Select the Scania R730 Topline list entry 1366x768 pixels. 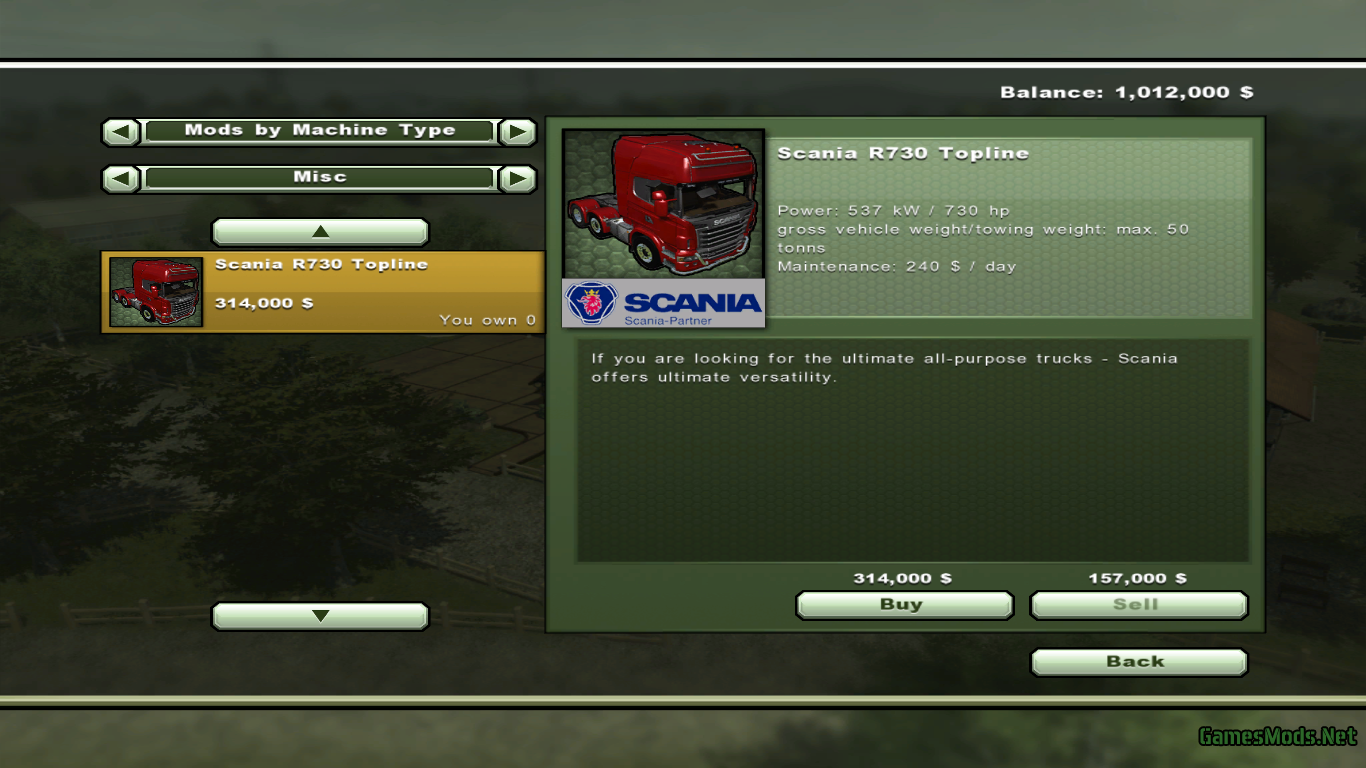320,292
